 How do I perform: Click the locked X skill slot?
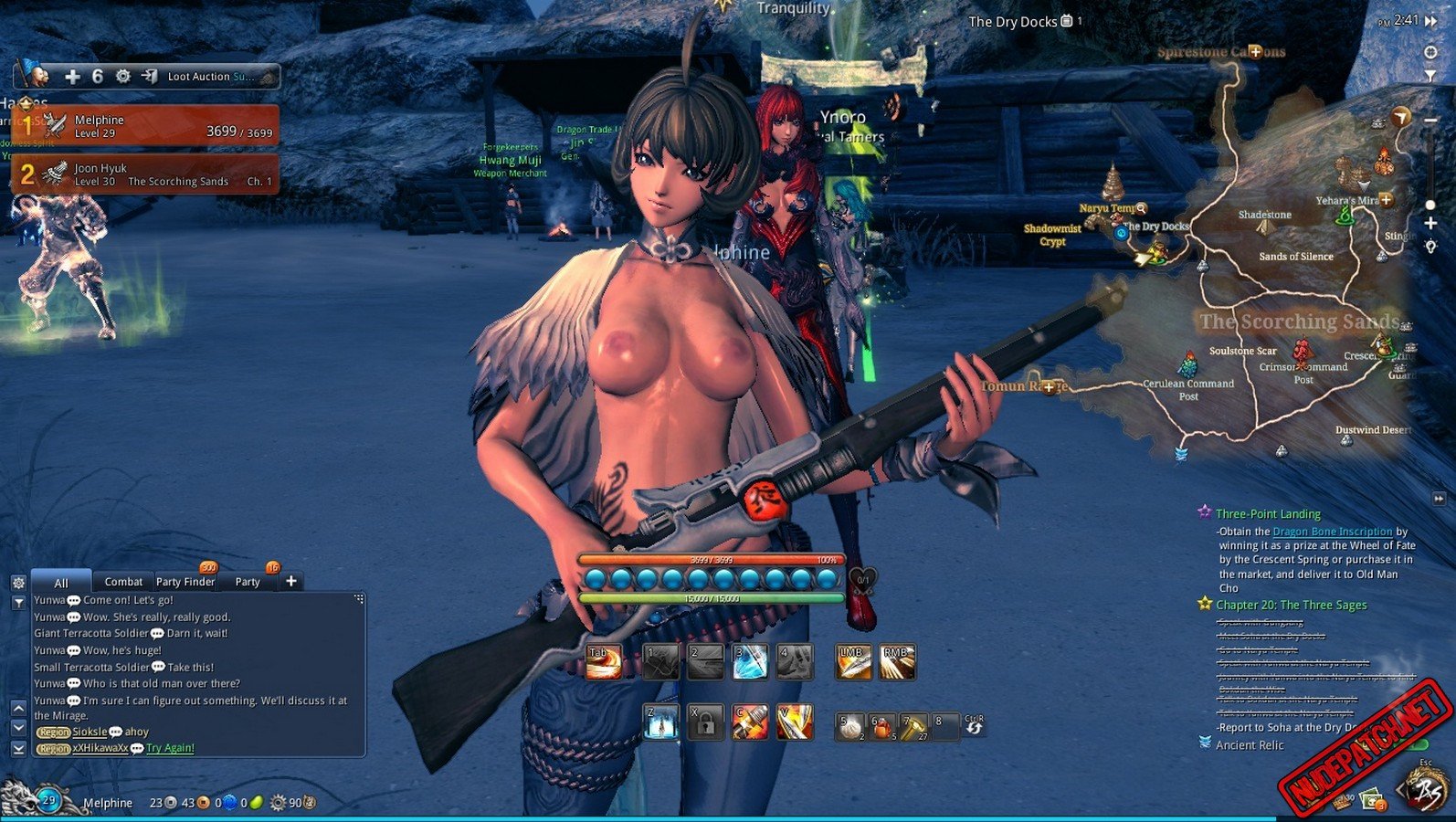tap(705, 722)
